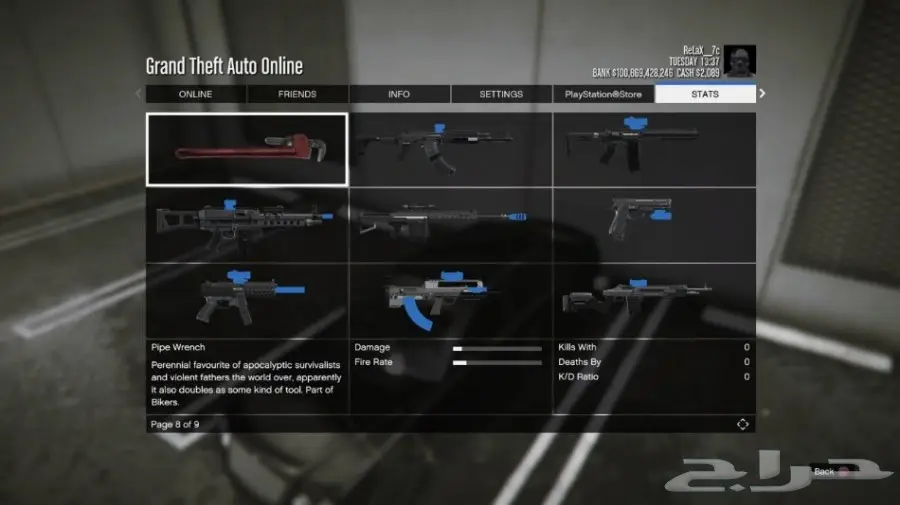Pick the heavy machine gun tile

tap(247, 225)
